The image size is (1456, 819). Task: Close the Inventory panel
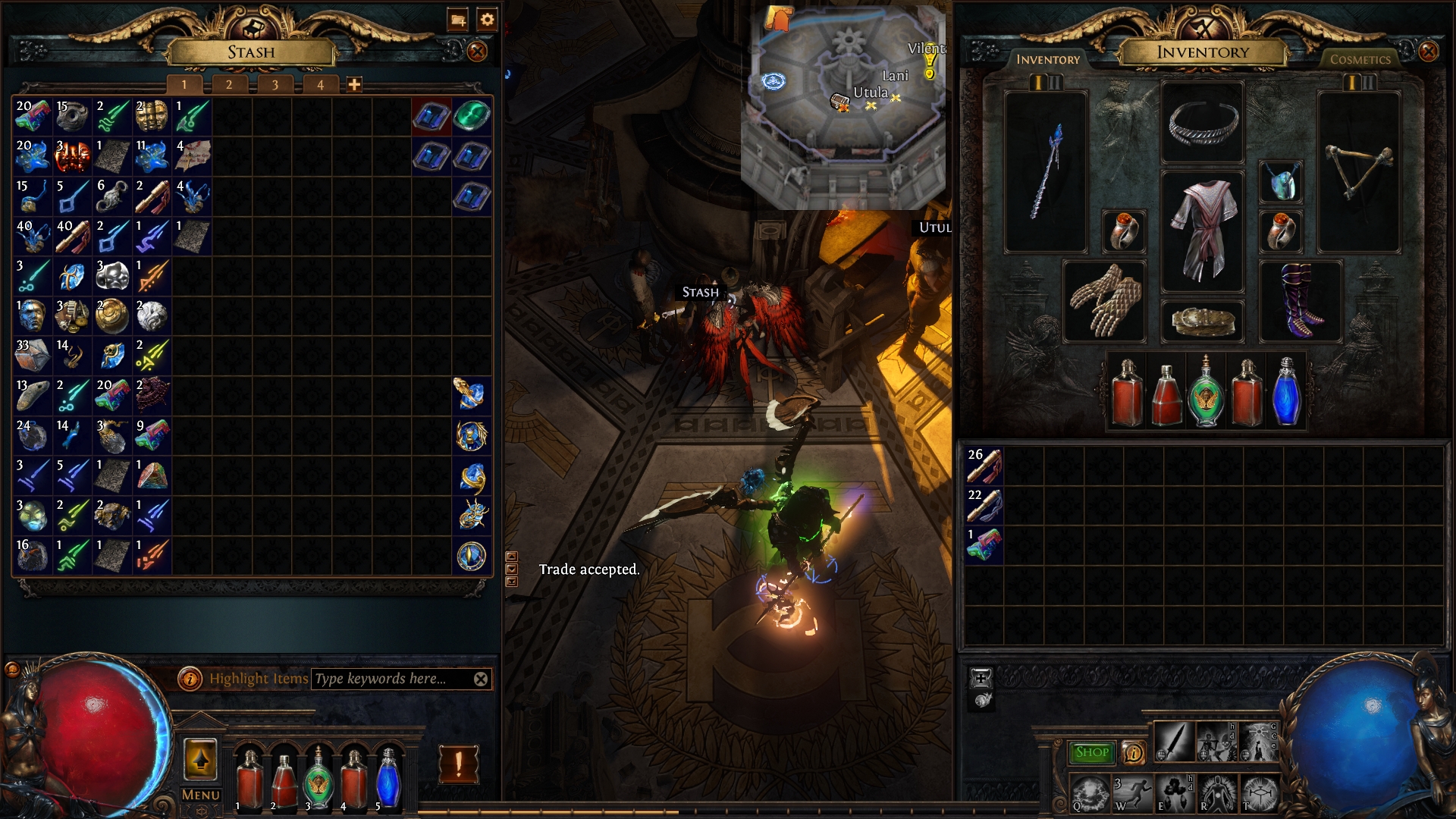(x=1428, y=52)
